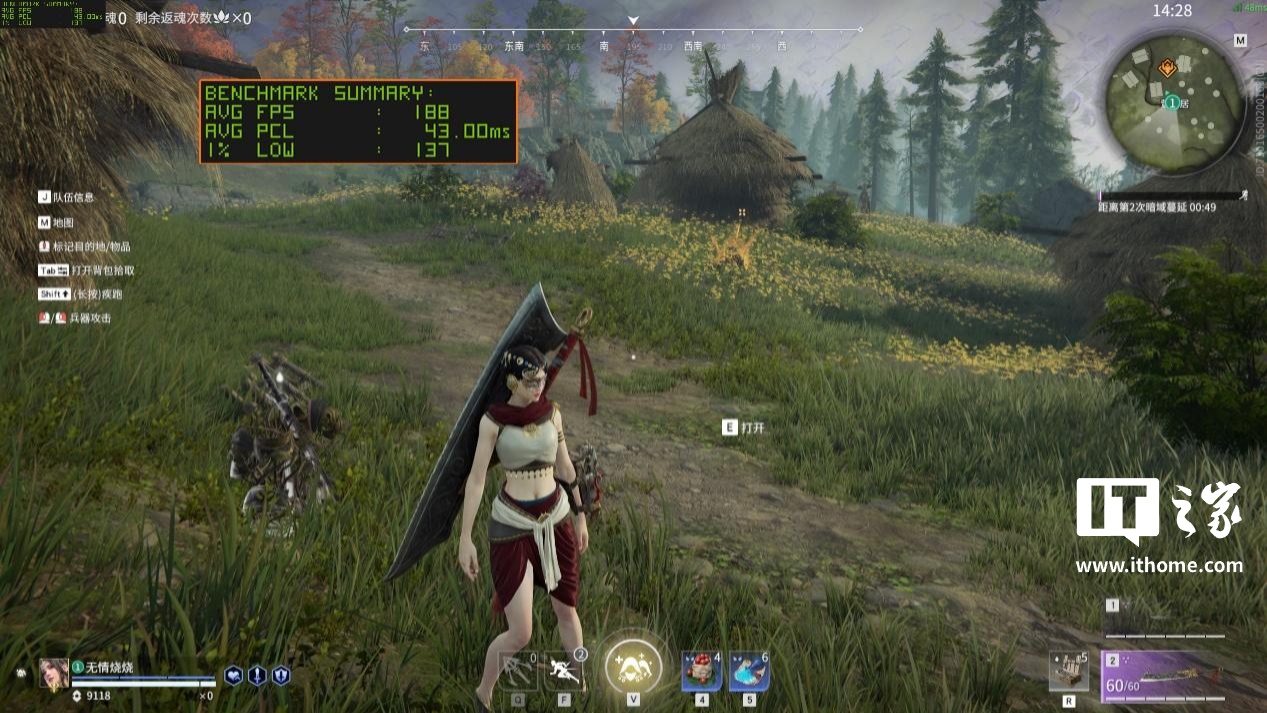Switch to the empty weapon slot 1
The height and width of the screenshot is (713, 1267).
pyautogui.click(x=1164, y=620)
